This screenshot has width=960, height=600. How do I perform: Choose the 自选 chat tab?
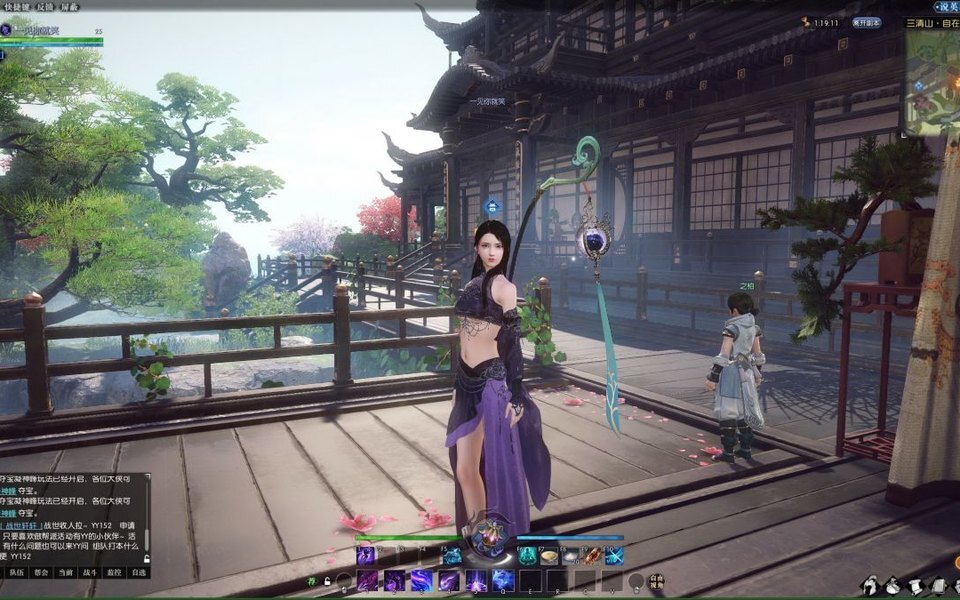[x=139, y=572]
